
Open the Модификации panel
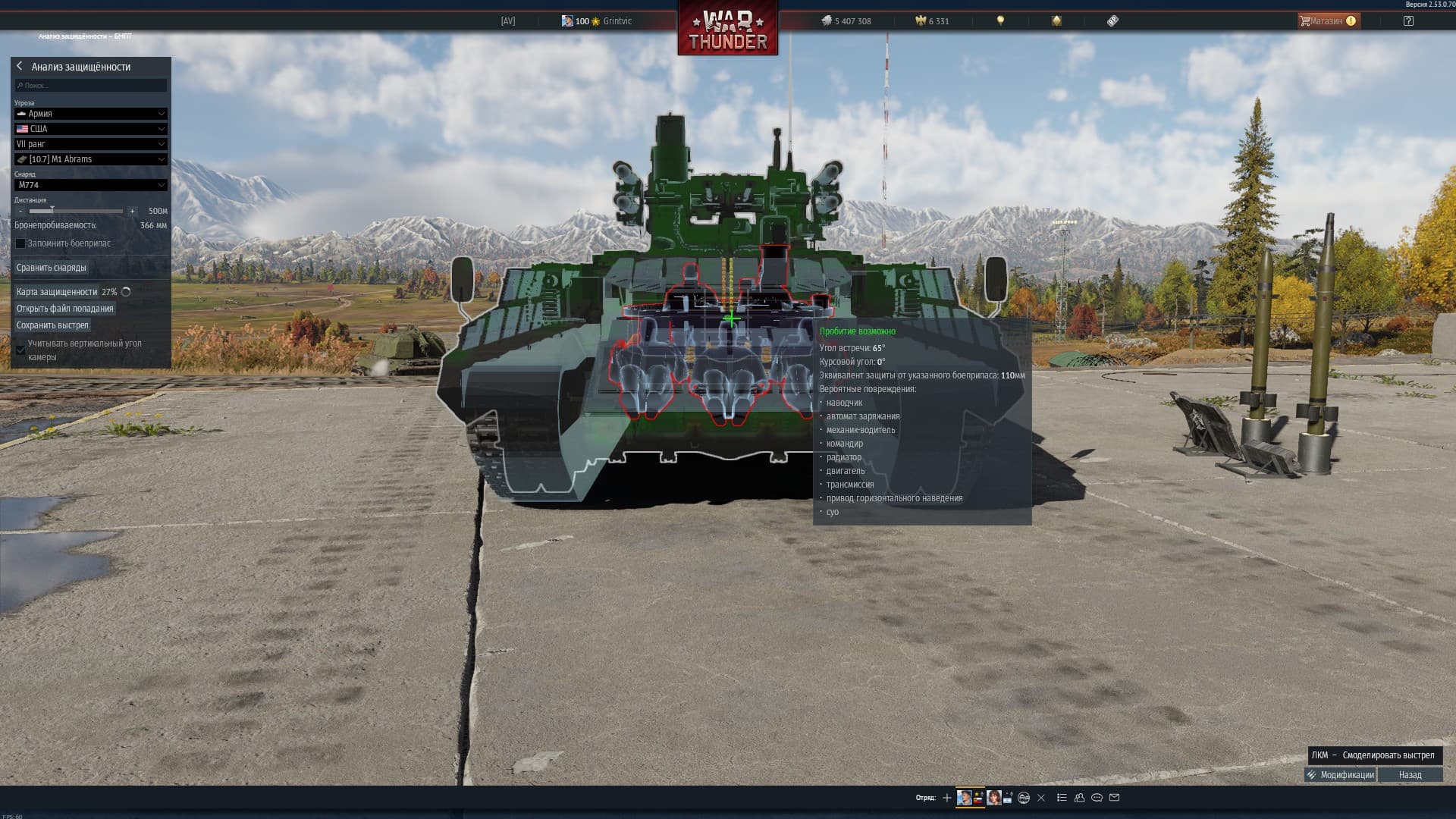(1339, 775)
